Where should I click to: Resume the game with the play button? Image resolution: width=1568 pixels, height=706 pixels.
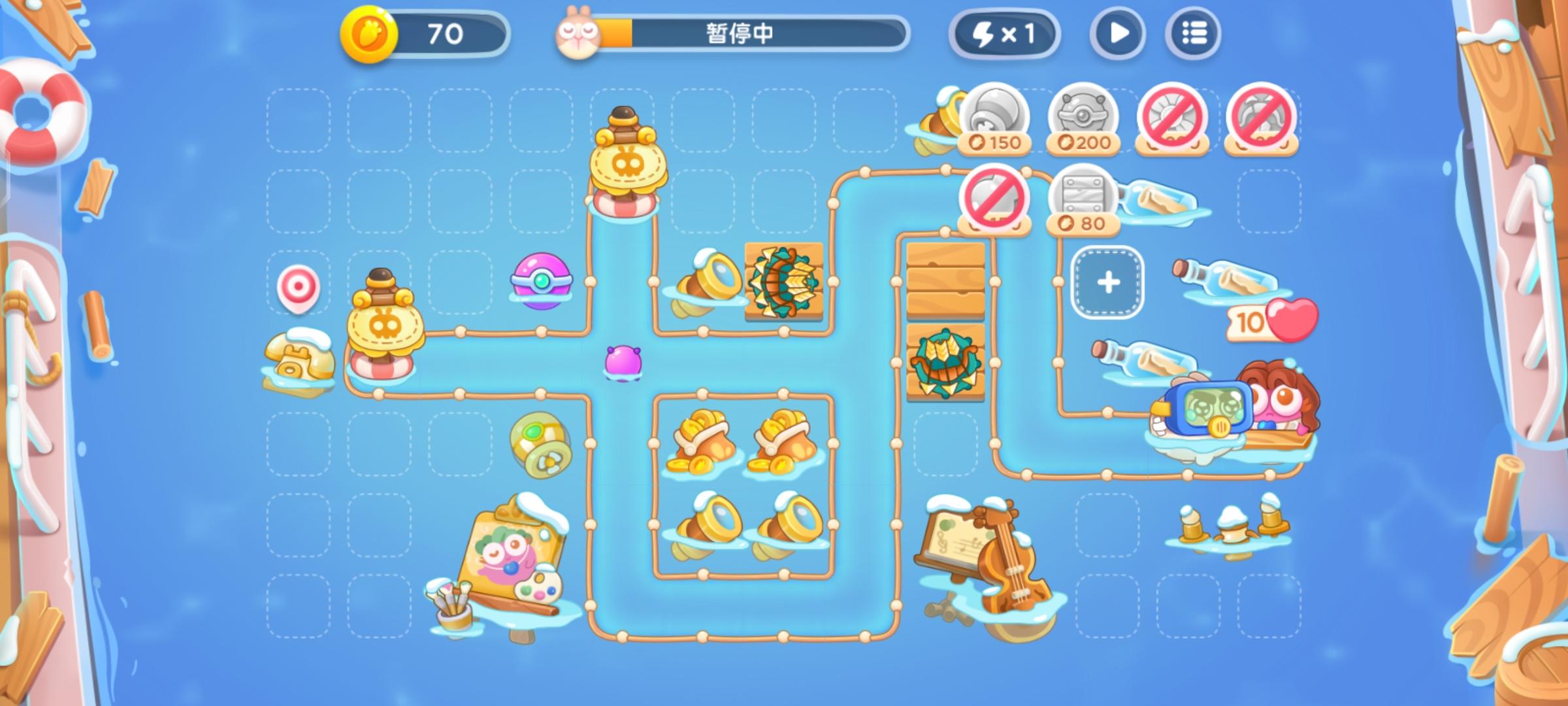click(1116, 32)
